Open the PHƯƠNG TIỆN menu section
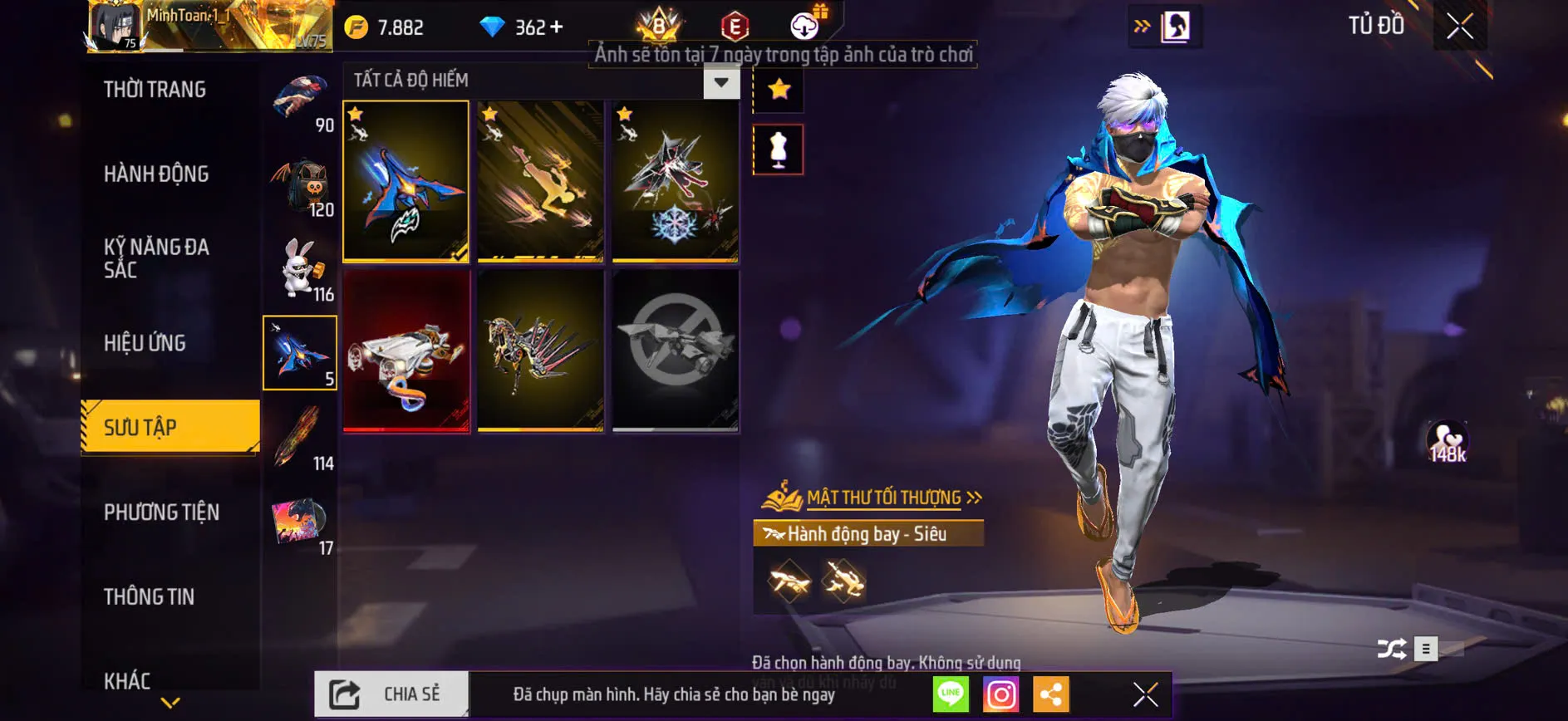Screen dimensions: 1568x721 160,513
